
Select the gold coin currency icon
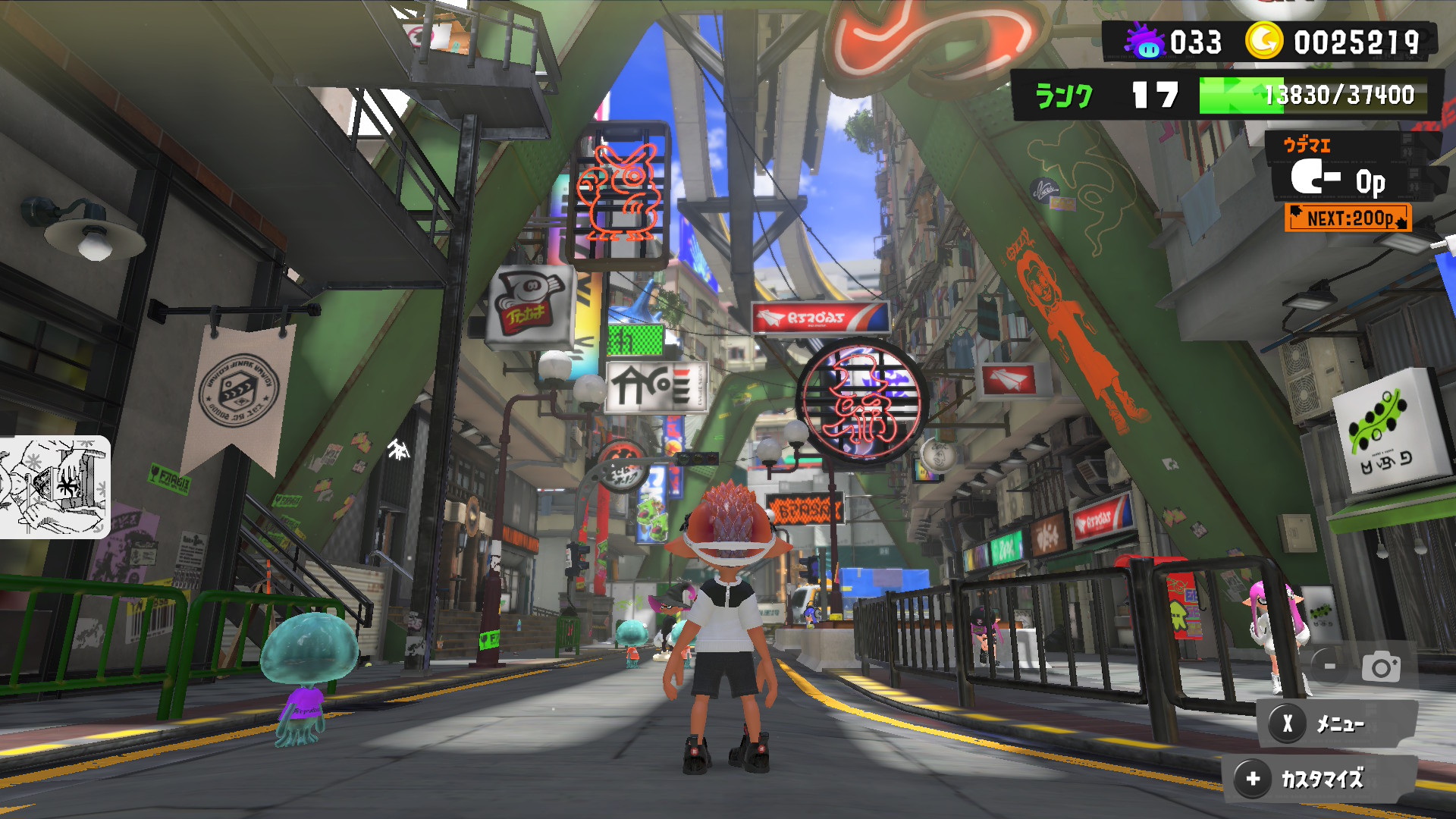pos(1263,42)
